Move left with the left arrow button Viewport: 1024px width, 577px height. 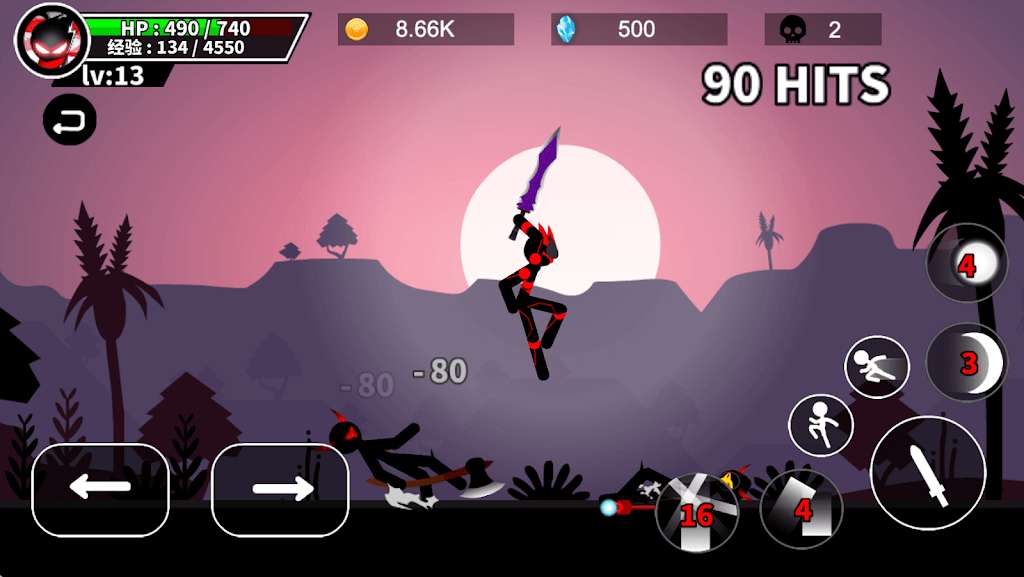pos(101,489)
